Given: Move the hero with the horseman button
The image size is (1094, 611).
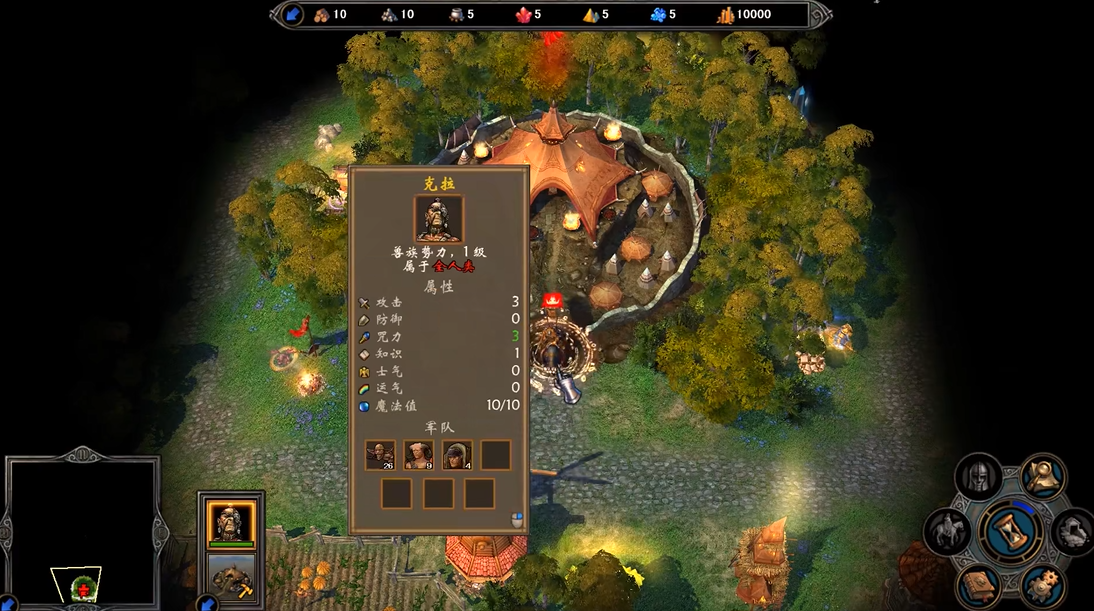Looking at the screenshot, I should 948,531.
